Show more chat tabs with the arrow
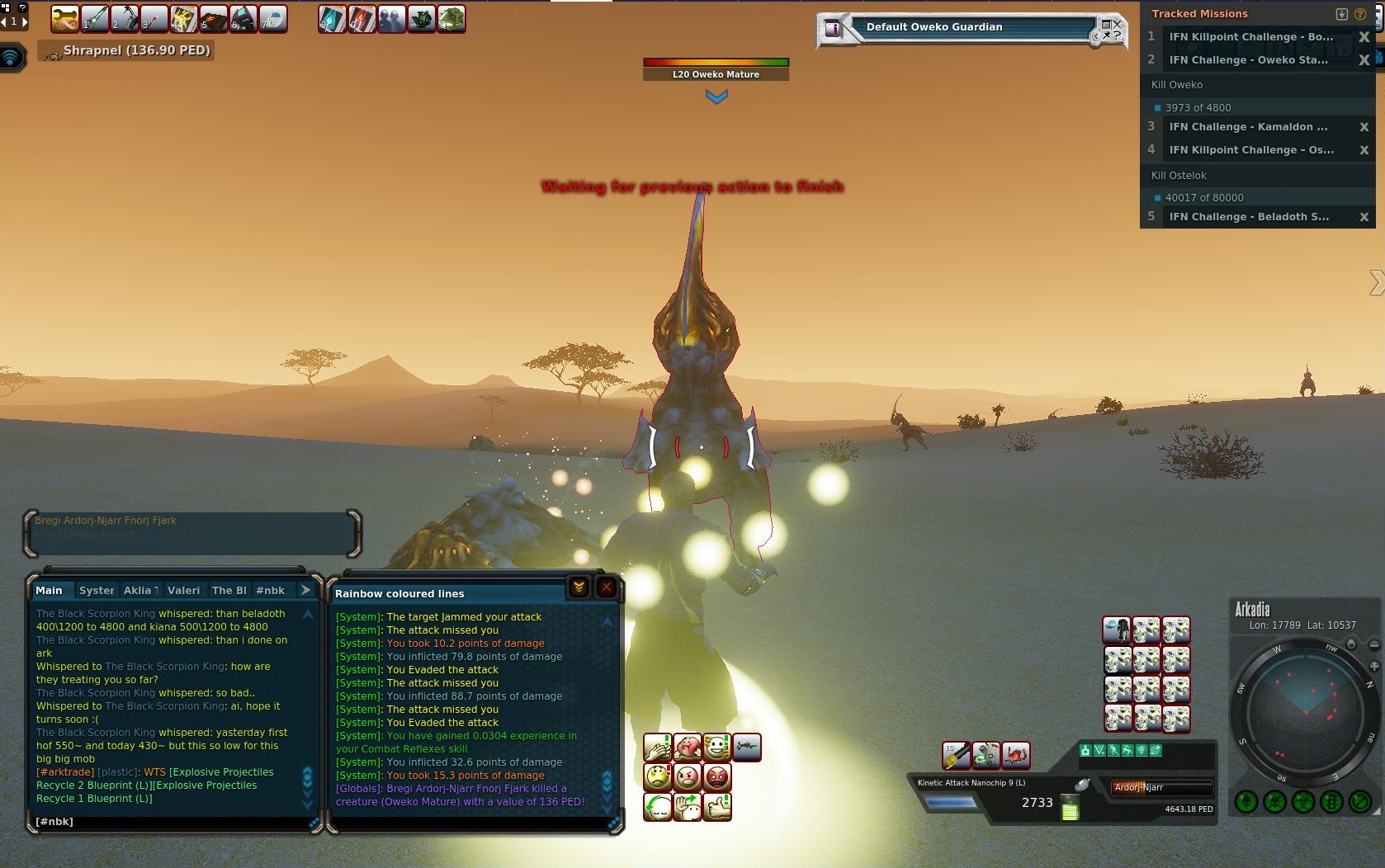The height and width of the screenshot is (868, 1385). (305, 590)
